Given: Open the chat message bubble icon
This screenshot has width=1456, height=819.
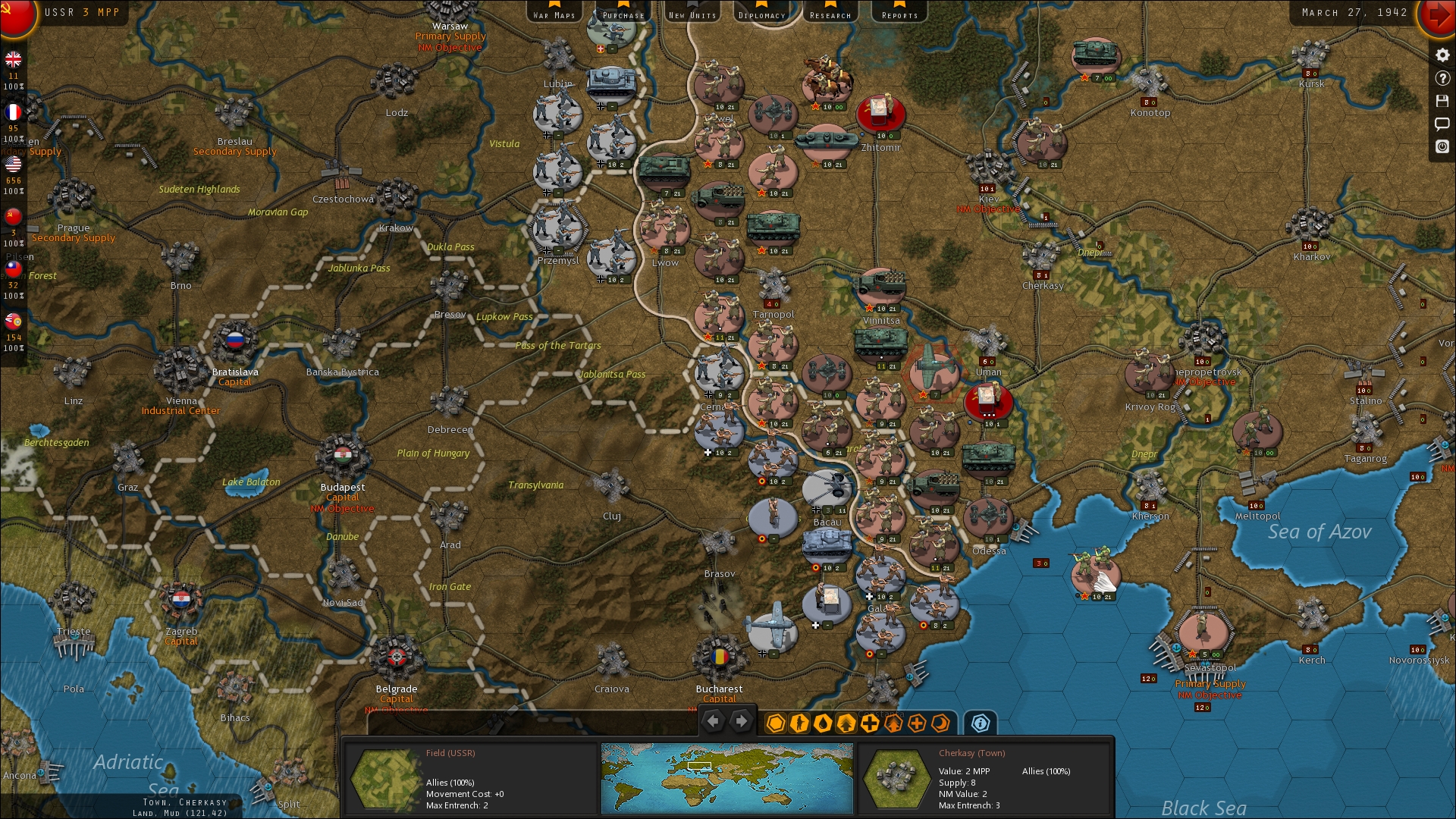Looking at the screenshot, I should (x=1443, y=124).
